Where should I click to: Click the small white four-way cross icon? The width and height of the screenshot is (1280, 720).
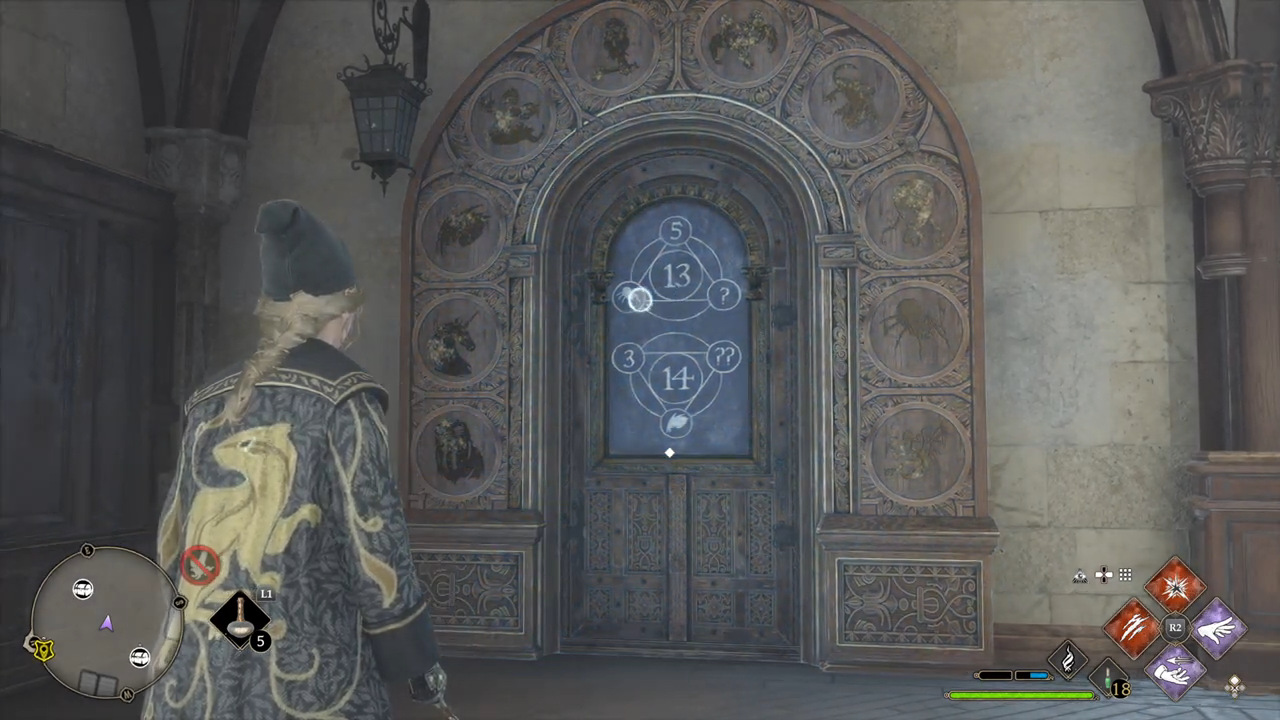(1104, 575)
